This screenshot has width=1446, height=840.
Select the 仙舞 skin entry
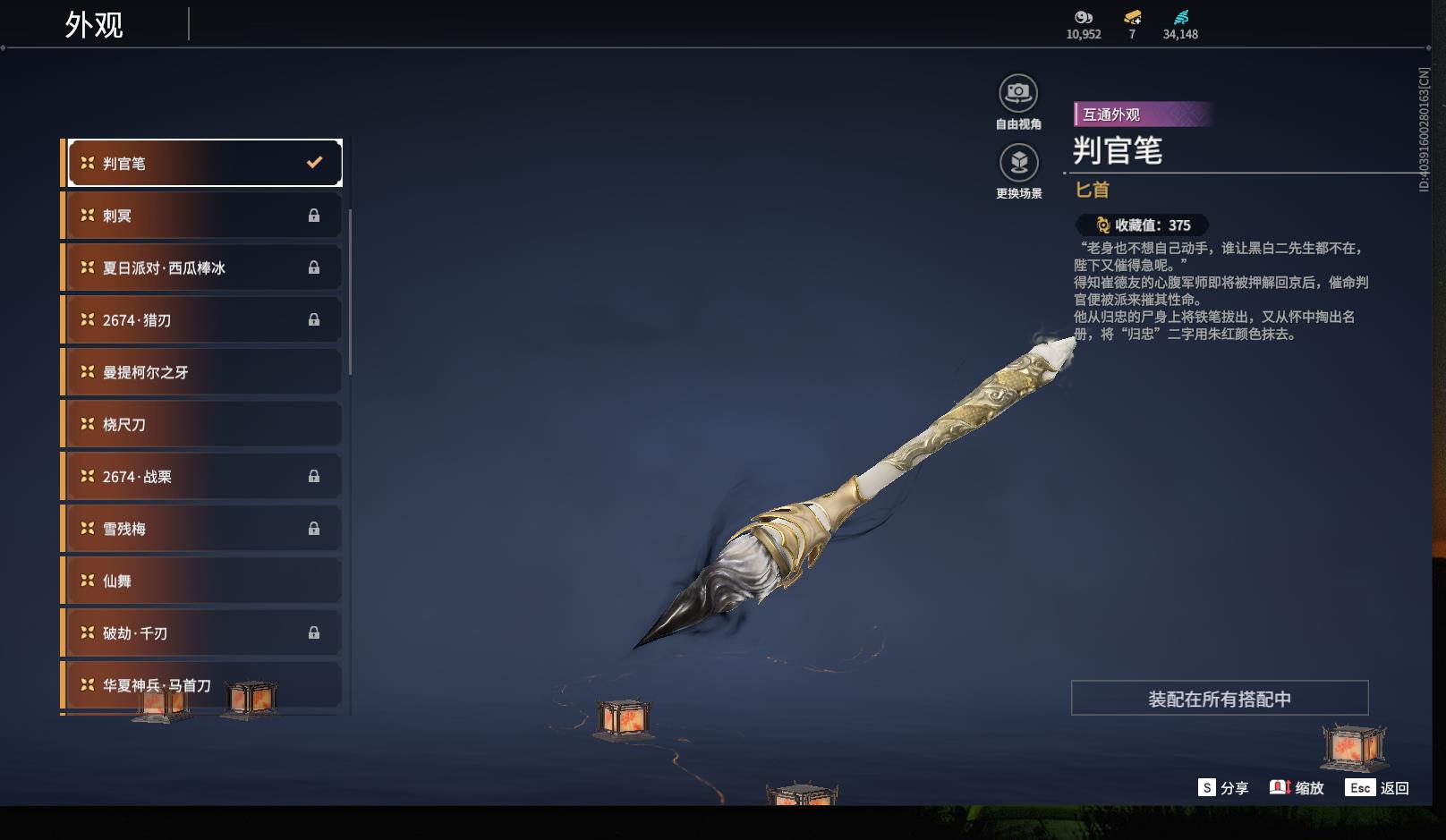point(204,581)
